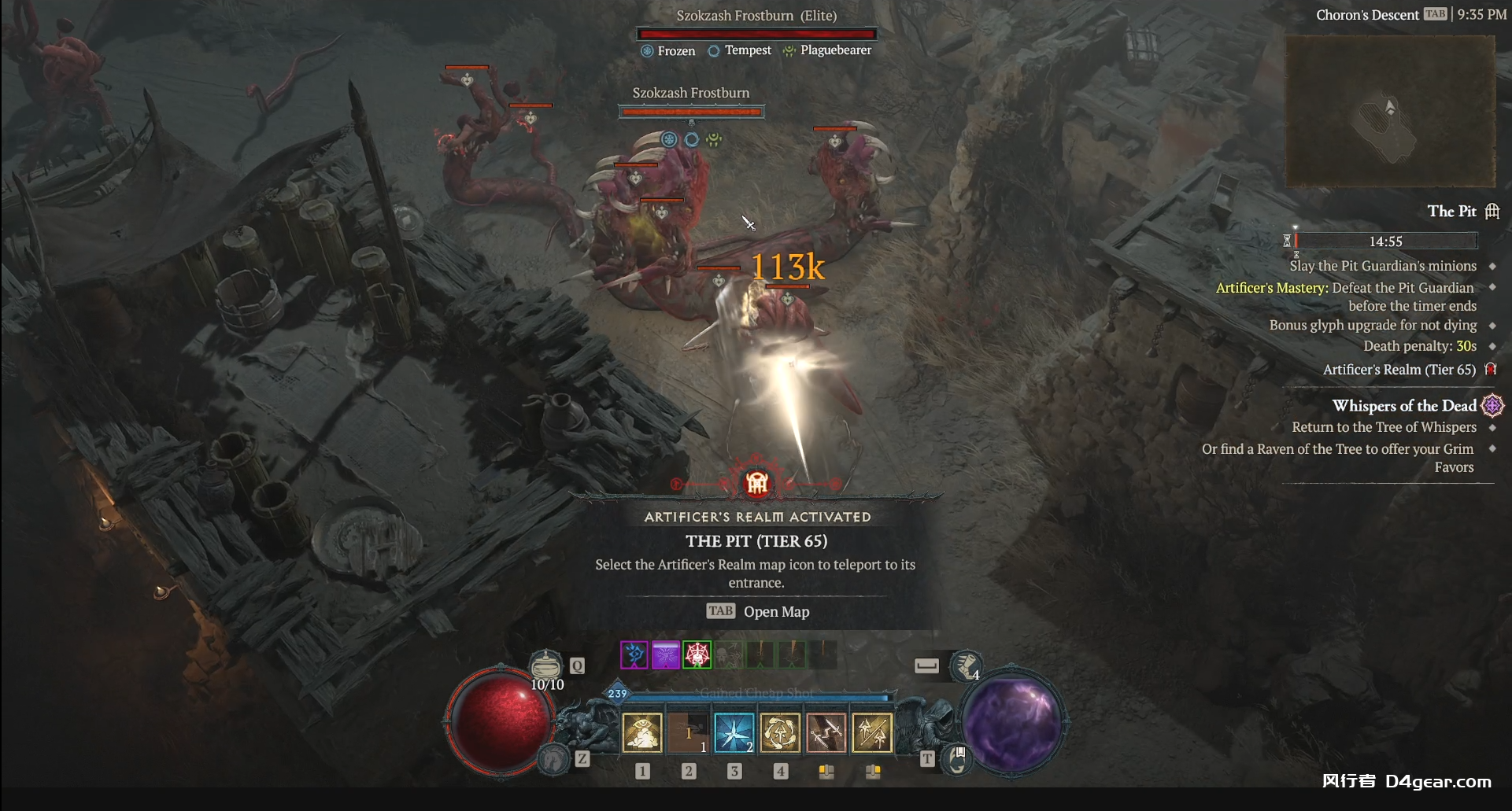This screenshot has height=811, width=1512.
Task: Click the minimap
Action: [x=1389, y=111]
